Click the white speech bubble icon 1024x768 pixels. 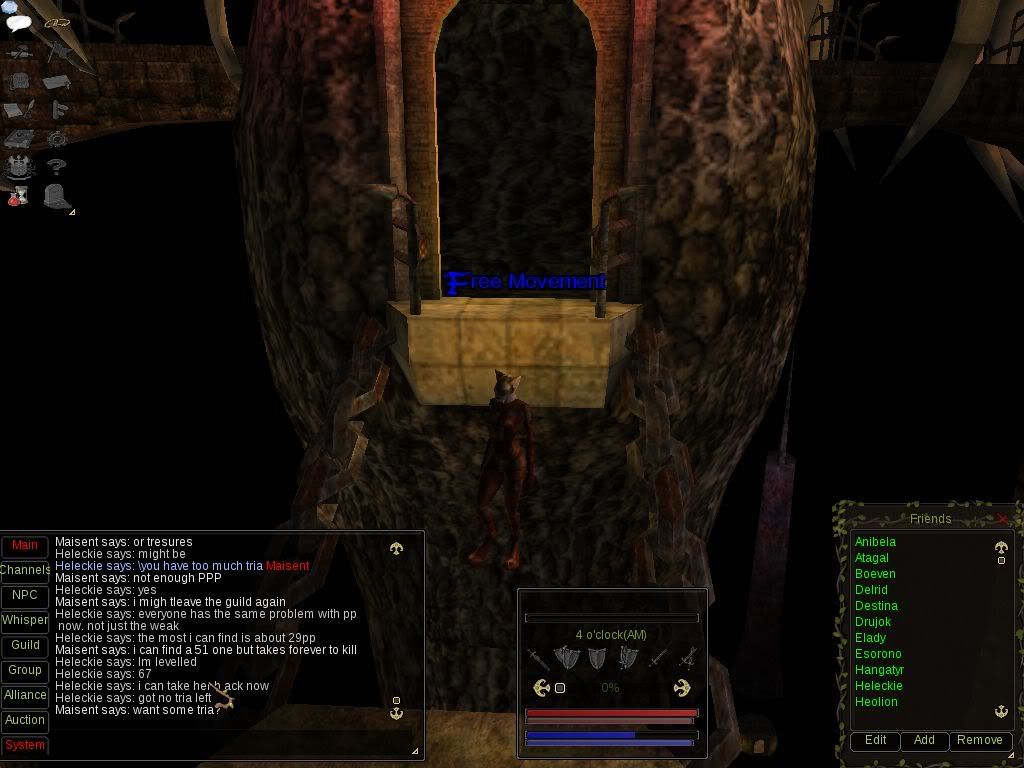click(18, 22)
